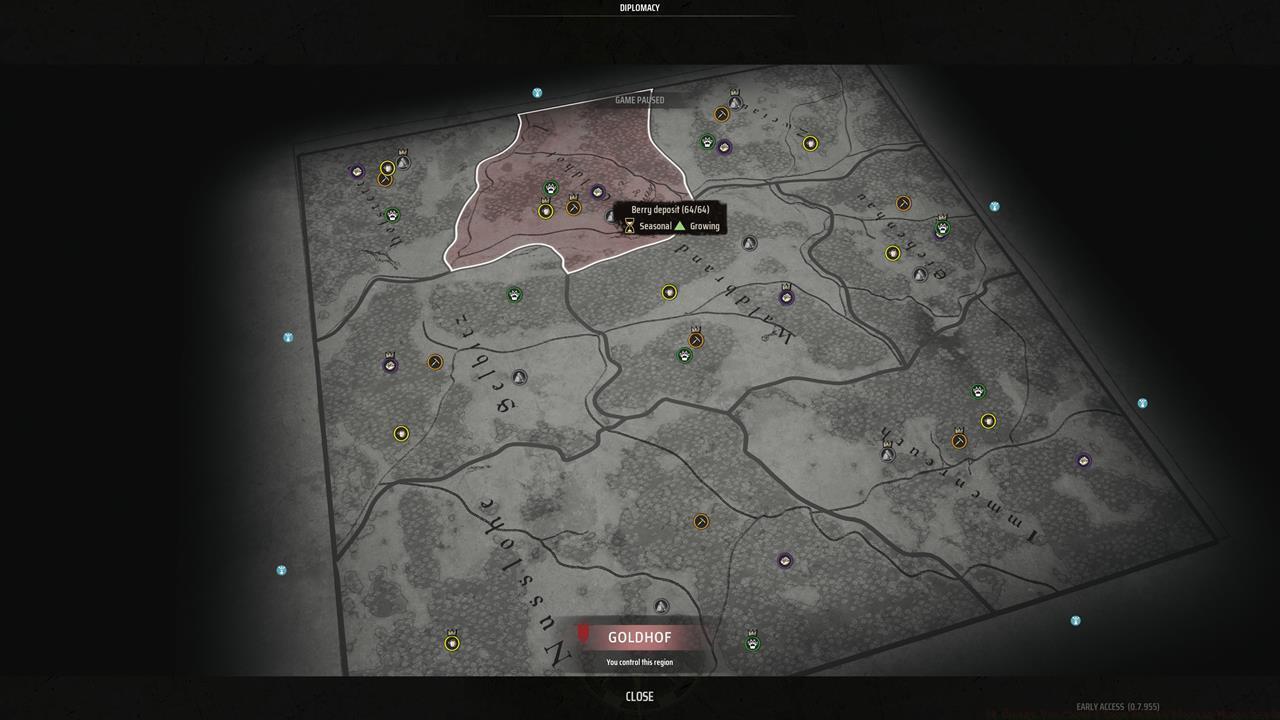Select the Berry deposit icon near Goldhof
The height and width of the screenshot is (720, 1280).
click(x=547, y=212)
